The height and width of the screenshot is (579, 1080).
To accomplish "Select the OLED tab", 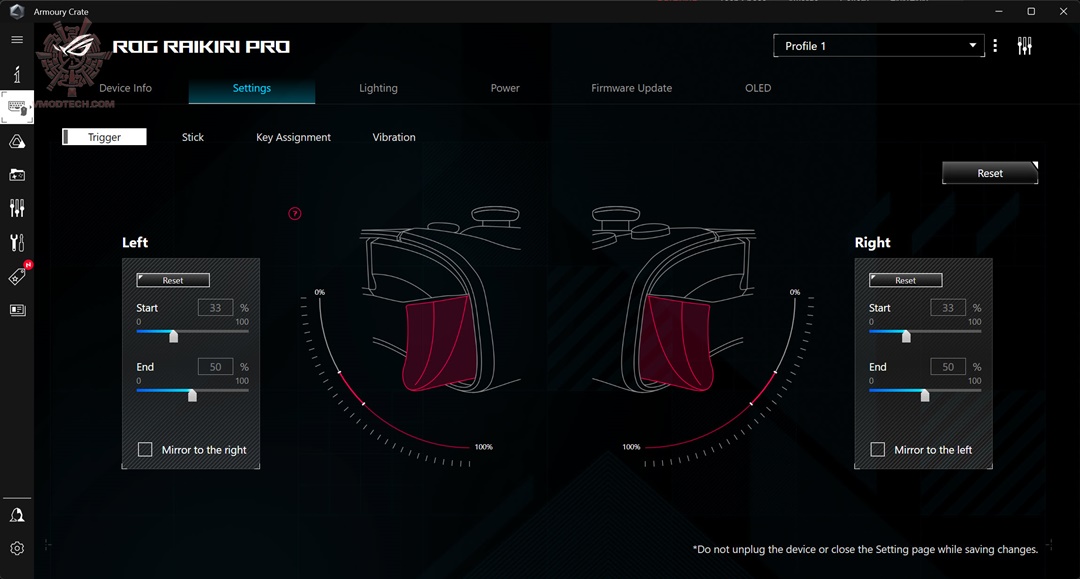I will tap(758, 88).
